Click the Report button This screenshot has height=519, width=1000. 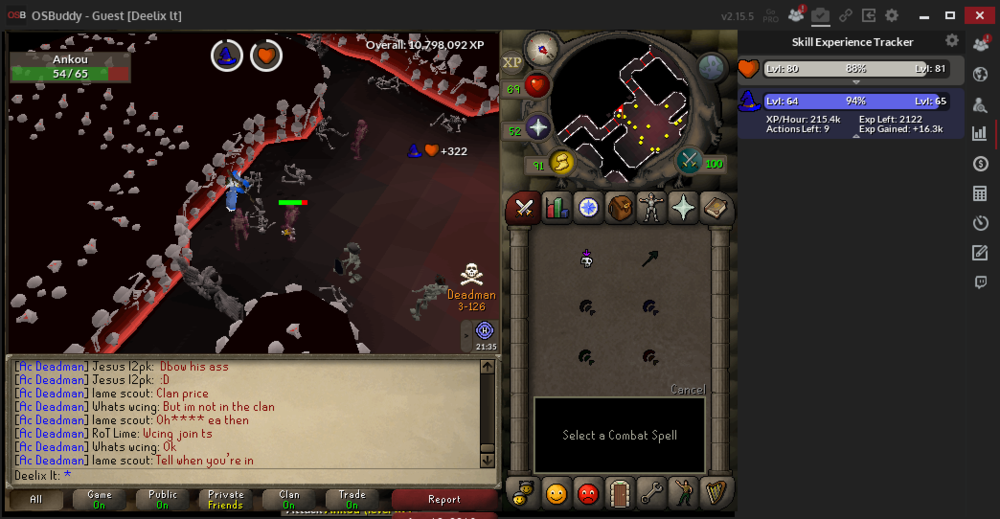[444, 499]
